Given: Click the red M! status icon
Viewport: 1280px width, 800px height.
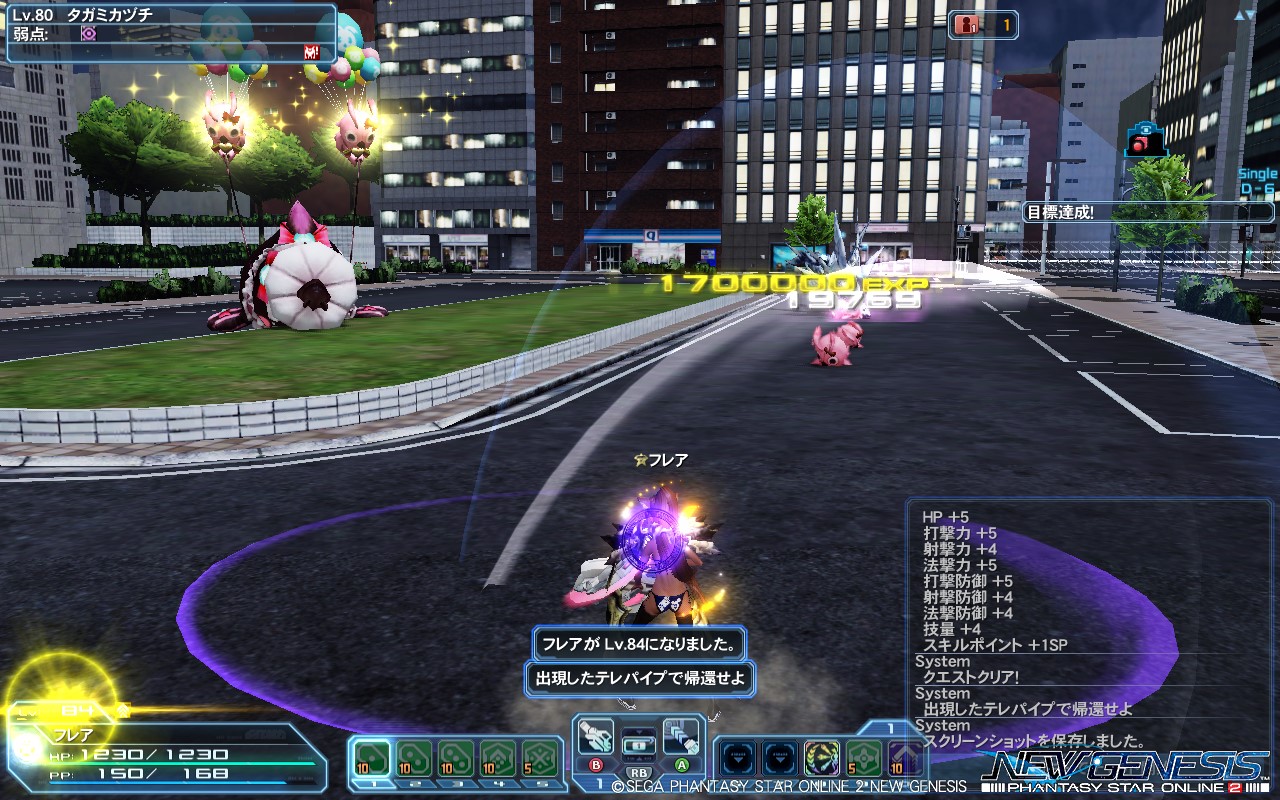Looking at the screenshot, I should pos(311,52).
